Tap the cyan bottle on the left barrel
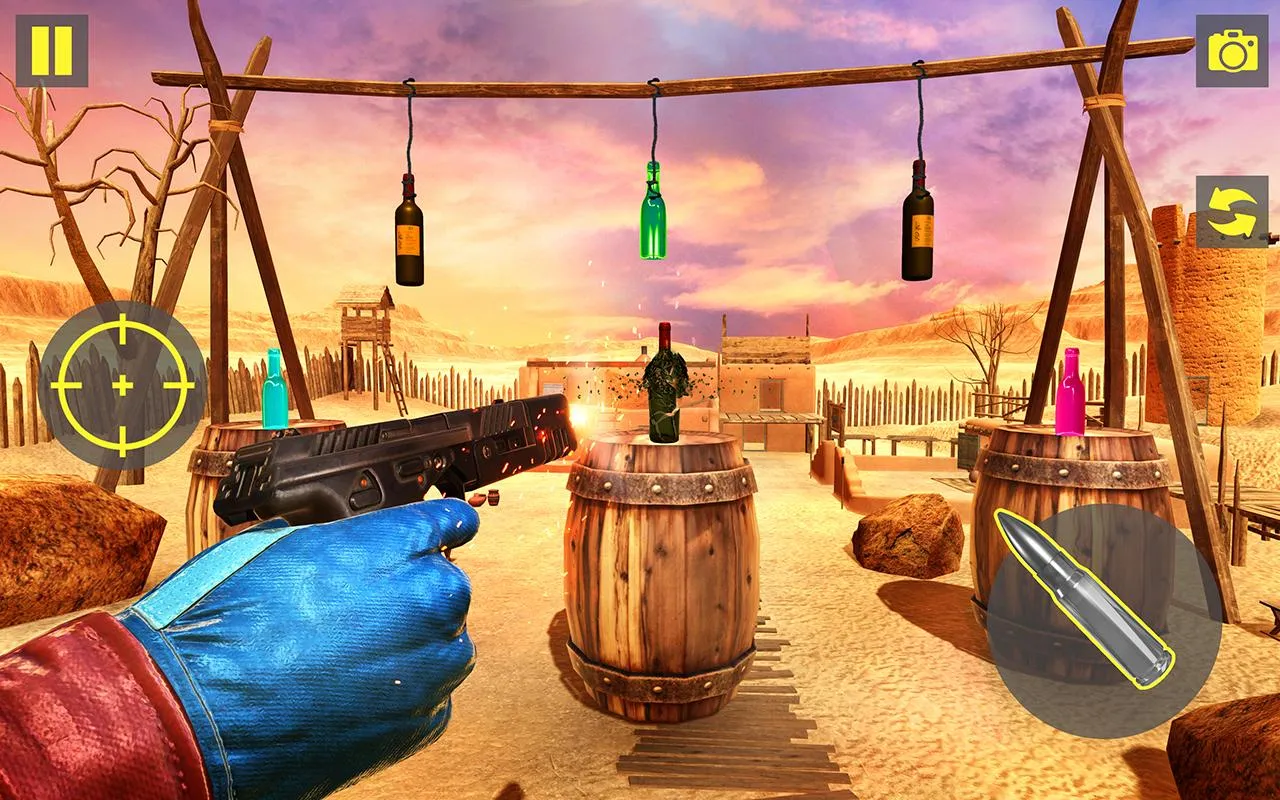The height and width of the screenshot is (800, 1280). point(274,390)
